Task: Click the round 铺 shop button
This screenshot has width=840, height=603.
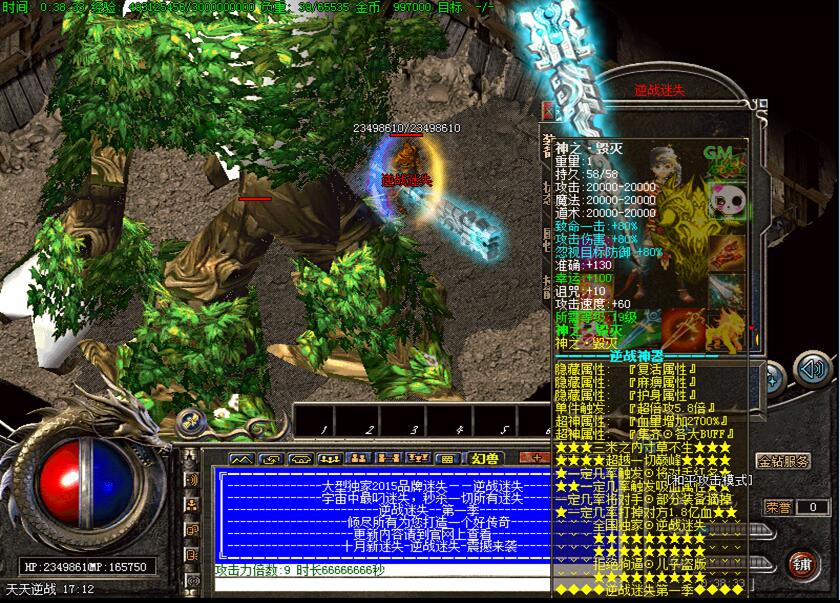Action: pos(801,563)
